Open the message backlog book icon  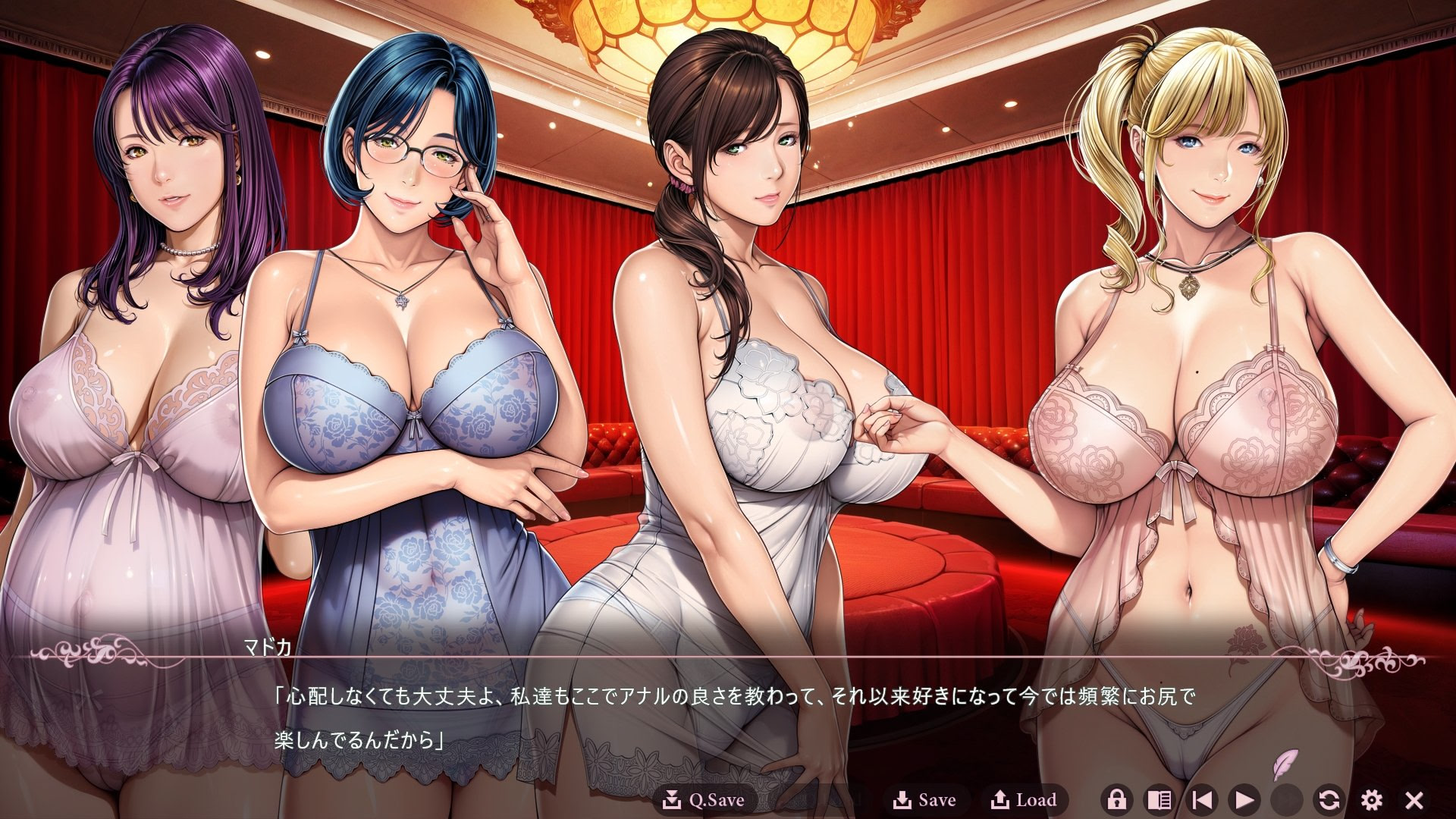1158,799
